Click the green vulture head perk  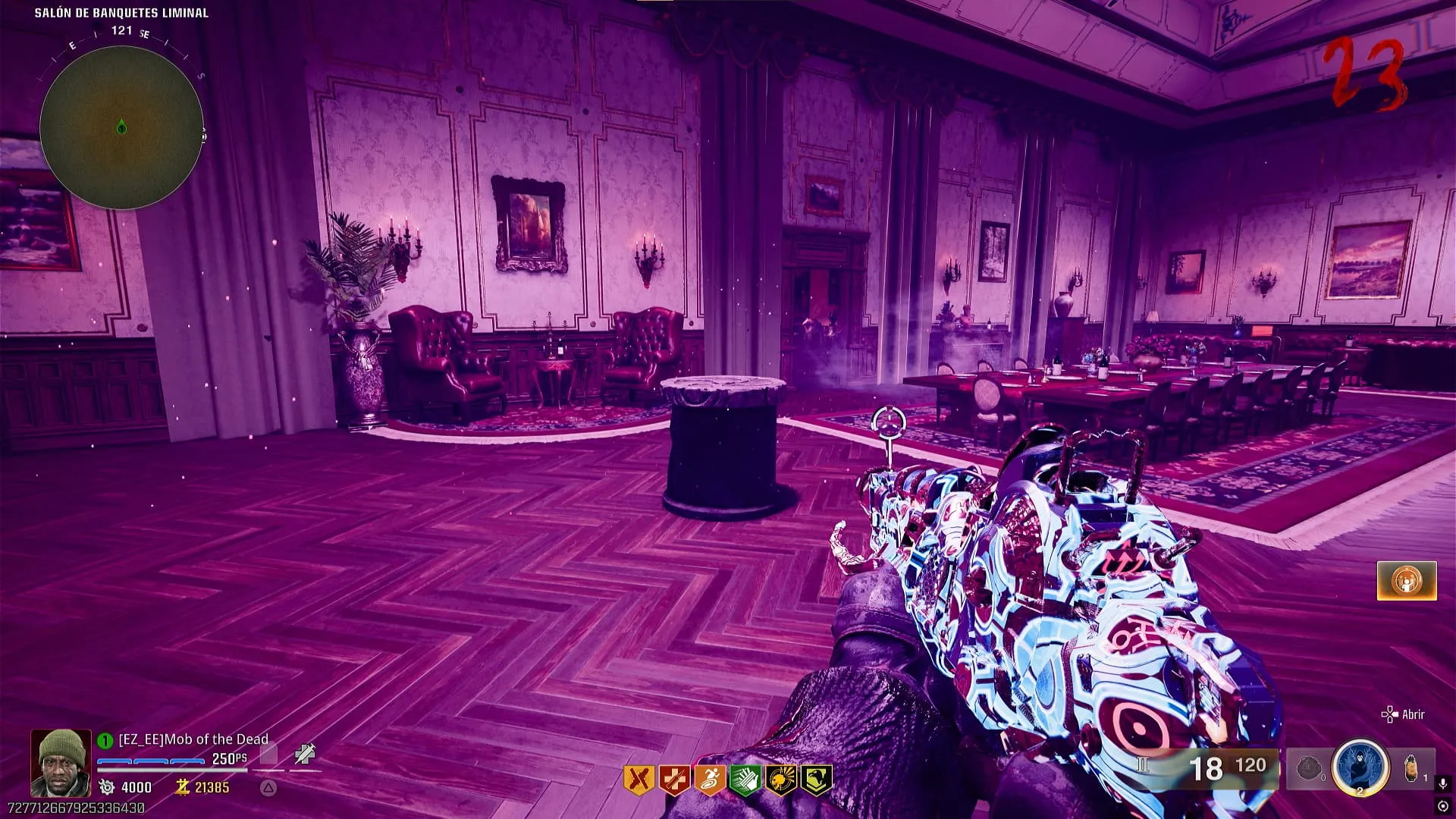(x=817, y=780)
